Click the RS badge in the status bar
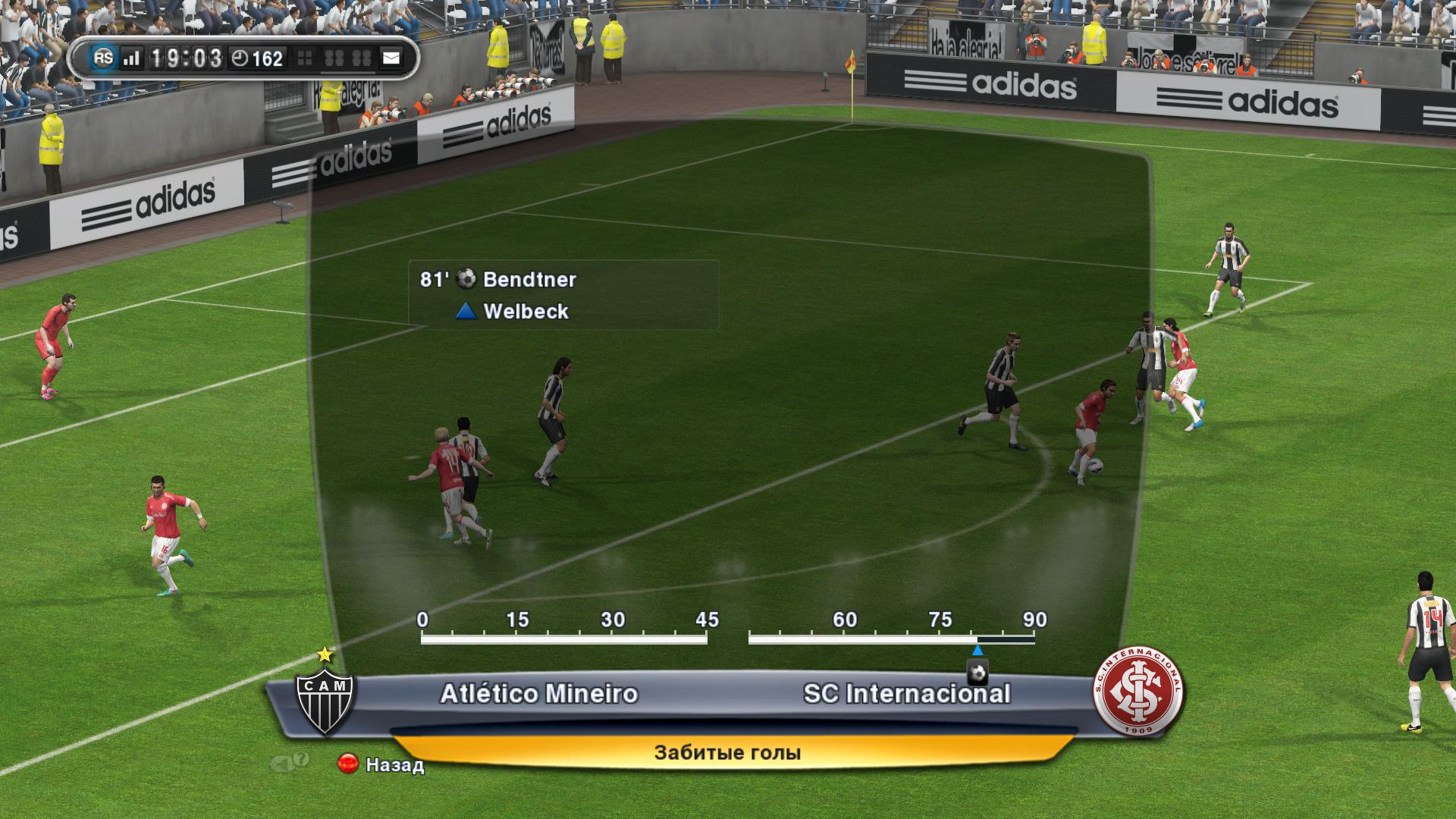Image resolution: width=1456 pixels, height=819 pixels. (x=103, y=58)
